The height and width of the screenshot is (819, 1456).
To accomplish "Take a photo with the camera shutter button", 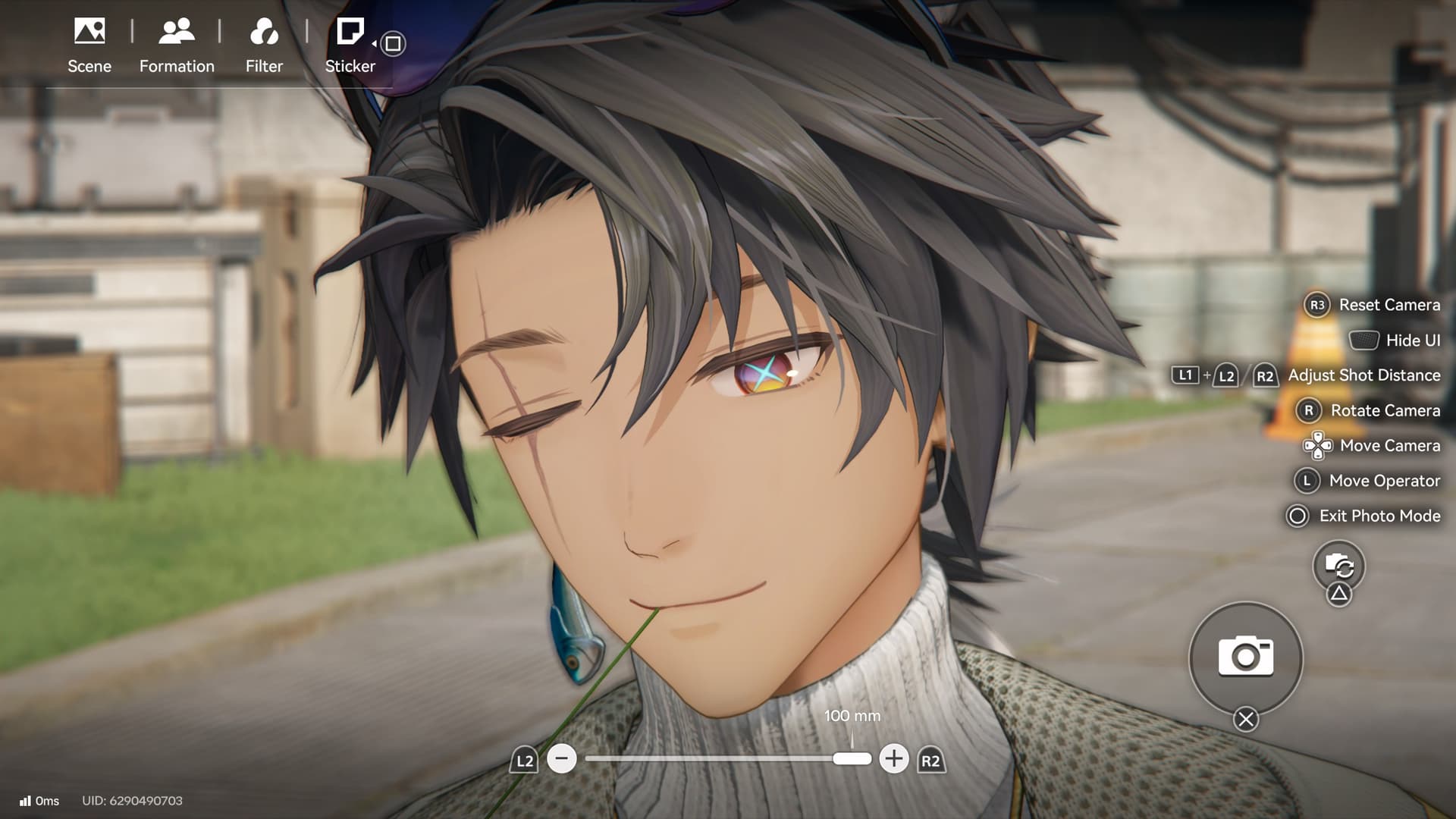I will 1245,657.
